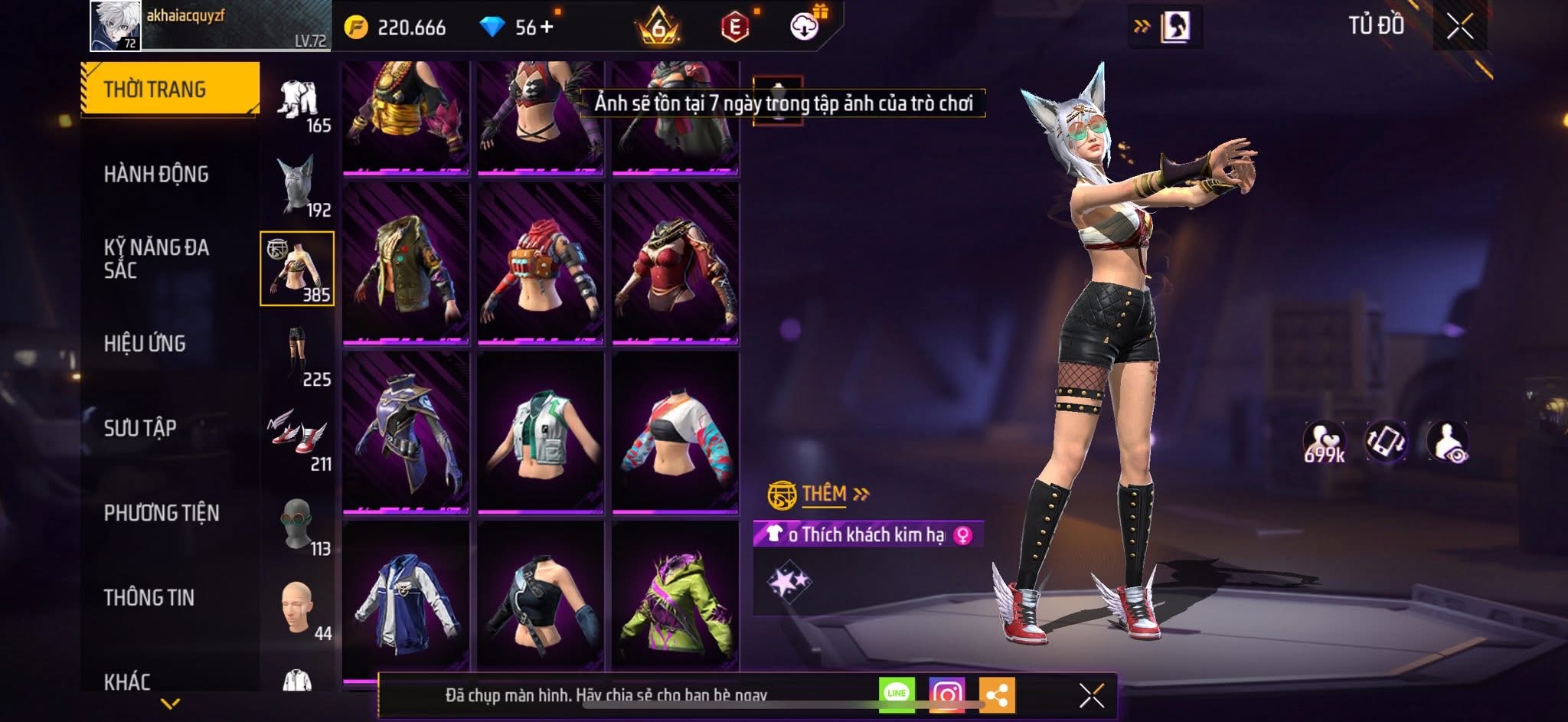Select the white and green vest top
This screenshot has height=722, width=1568.
[x=541, y=432]
